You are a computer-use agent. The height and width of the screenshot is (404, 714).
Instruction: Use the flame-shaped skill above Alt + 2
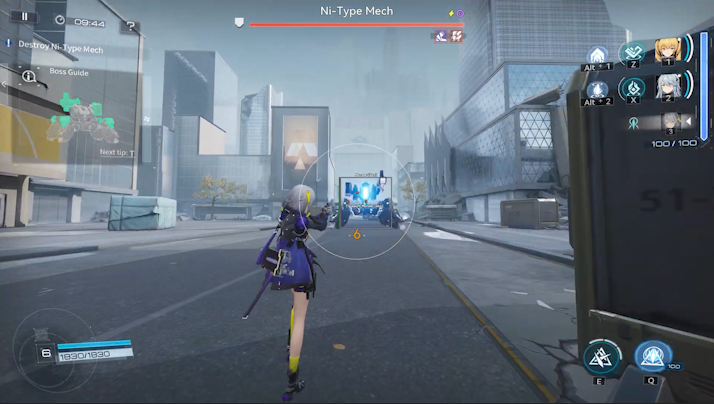coord(598,90)
